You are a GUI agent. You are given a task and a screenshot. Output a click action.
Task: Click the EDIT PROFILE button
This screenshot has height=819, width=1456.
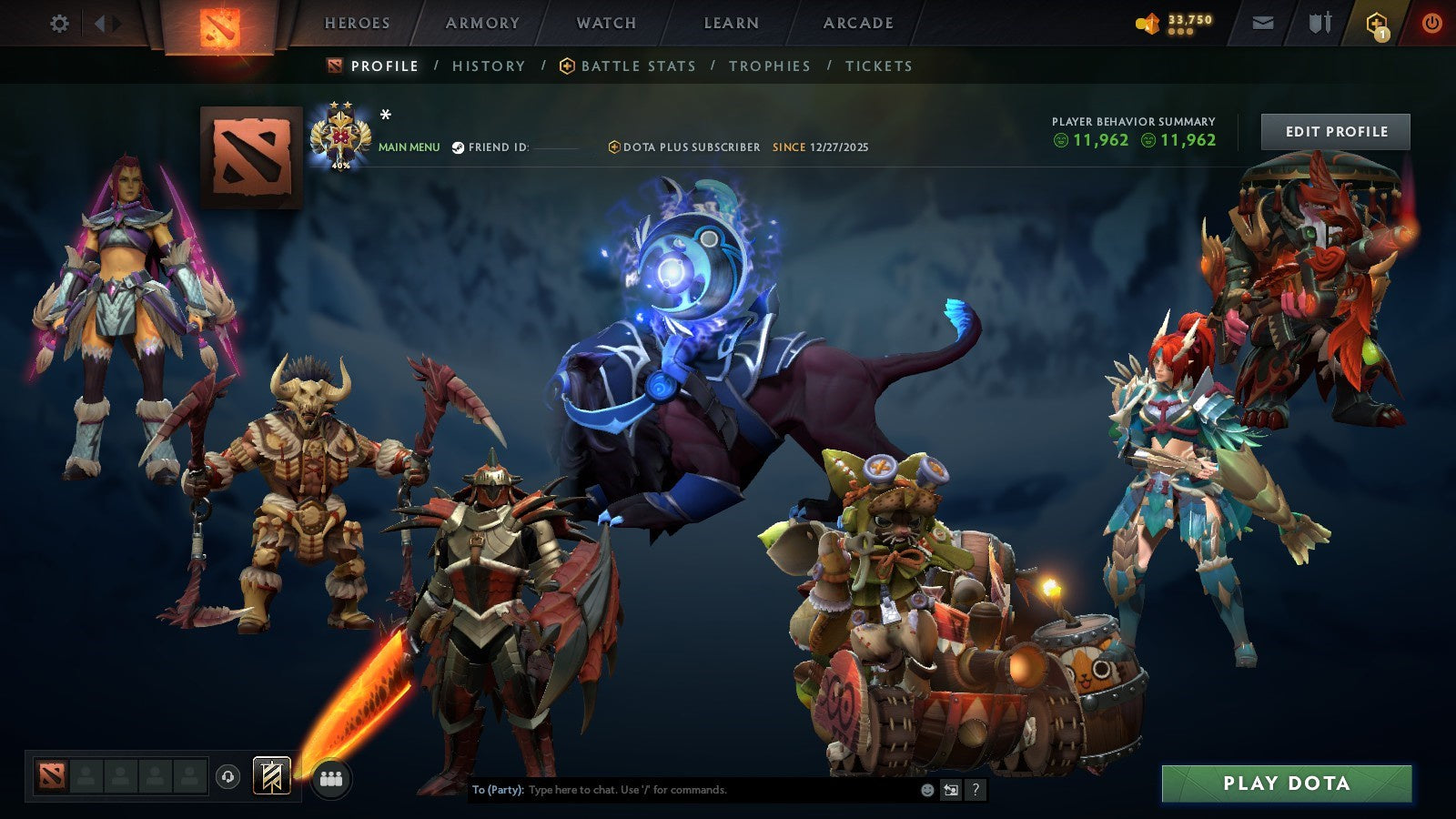coord(1335,131)
